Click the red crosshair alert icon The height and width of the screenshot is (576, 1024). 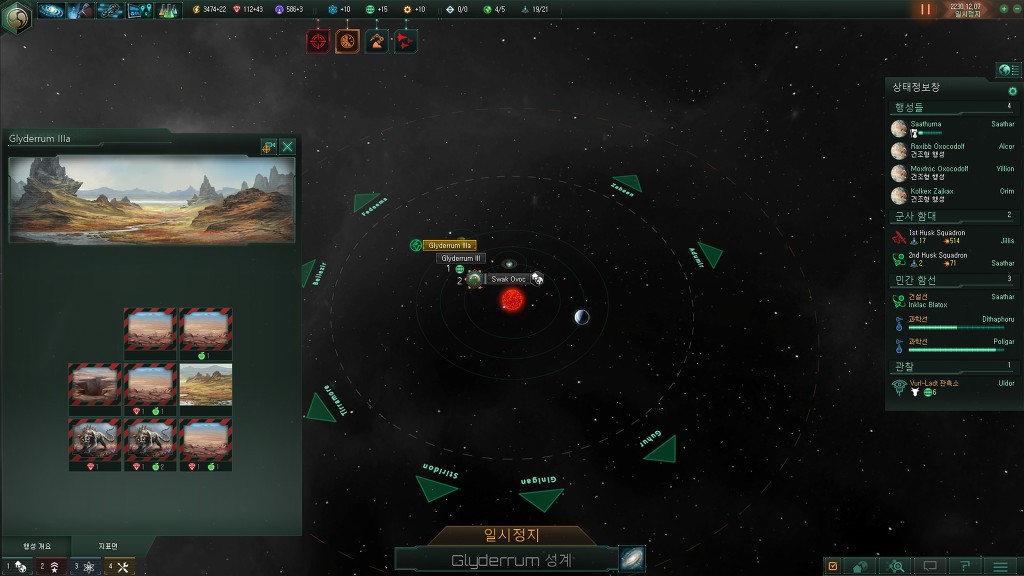318,41
